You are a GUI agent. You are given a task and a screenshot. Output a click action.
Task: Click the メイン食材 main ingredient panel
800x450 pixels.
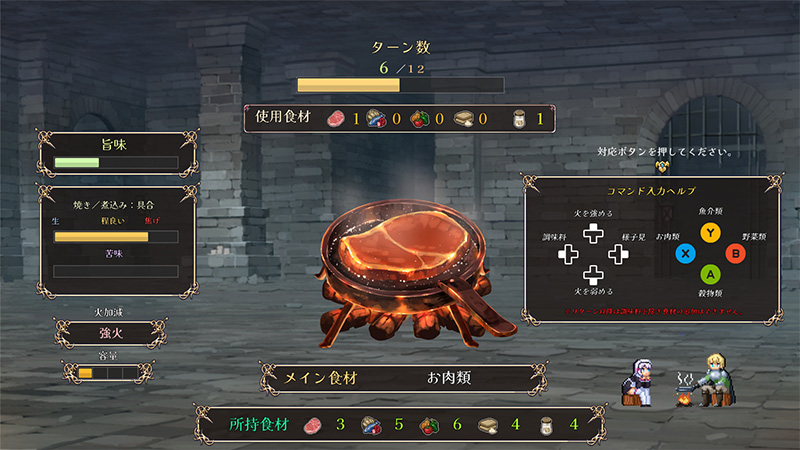[x=400, y=379]
